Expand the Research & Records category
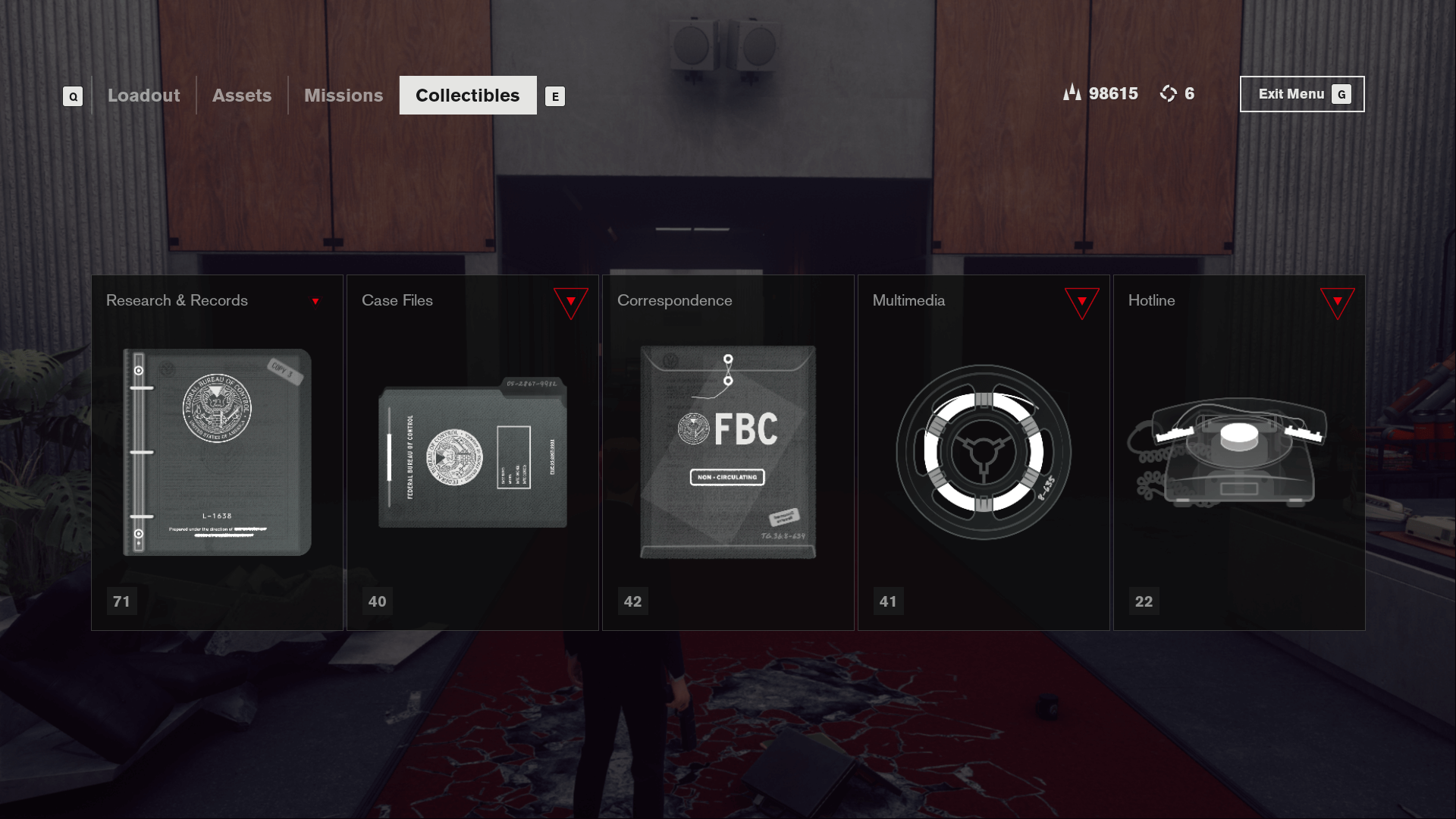1456x819 pixels. [315, 300]
